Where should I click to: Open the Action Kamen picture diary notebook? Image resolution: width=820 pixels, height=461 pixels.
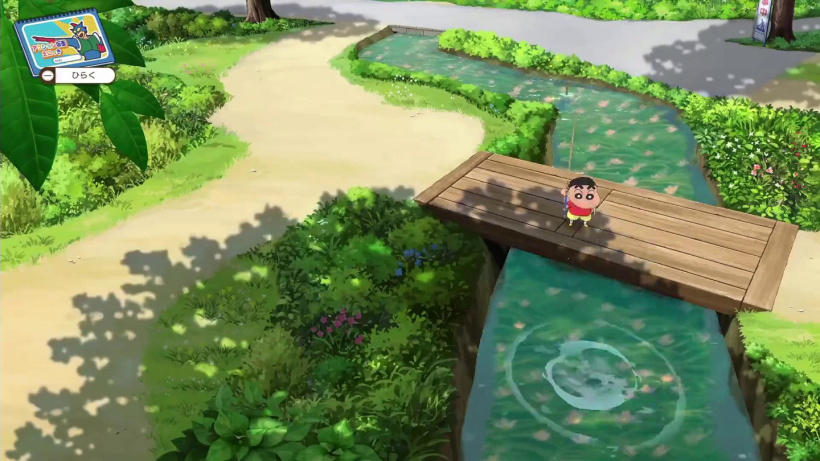pyautogui.click(x=65, y=40)
